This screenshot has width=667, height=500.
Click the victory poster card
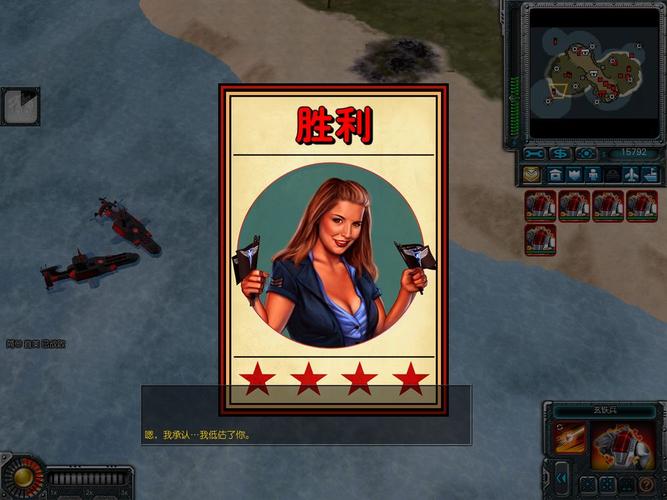[x=333, y=249]
